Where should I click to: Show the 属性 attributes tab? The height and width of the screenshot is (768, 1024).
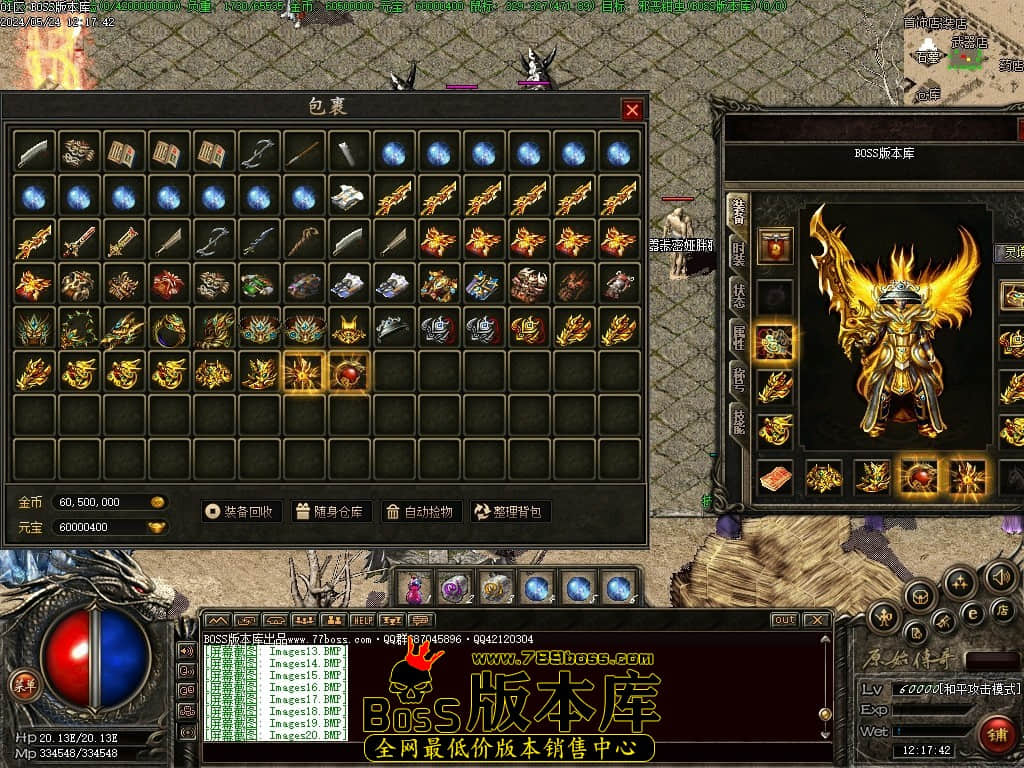[x=738, y=337]
